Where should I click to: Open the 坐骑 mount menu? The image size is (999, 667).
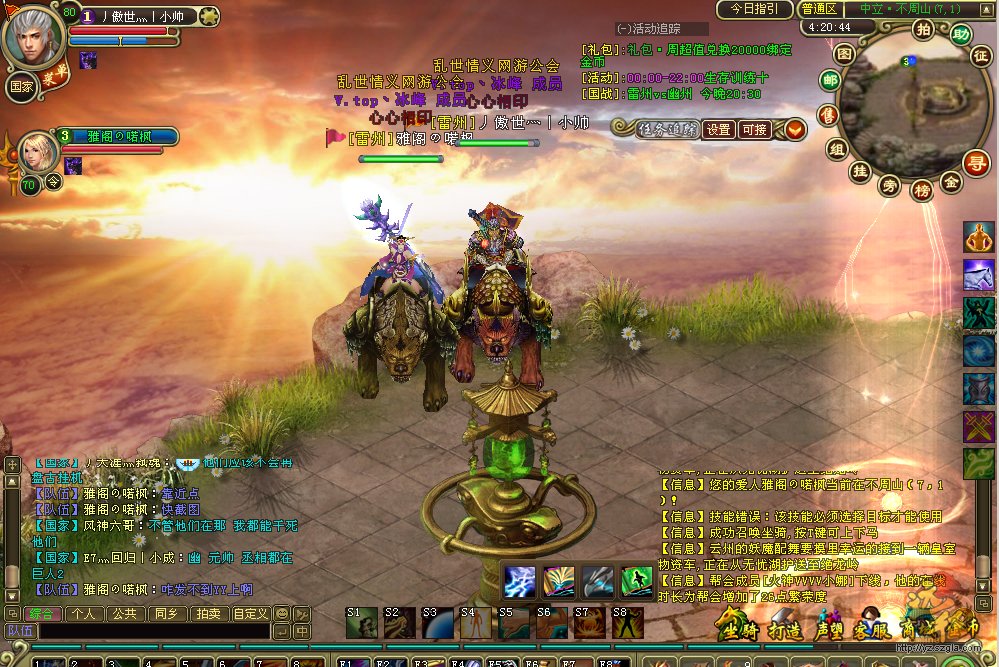click(739, 631)
